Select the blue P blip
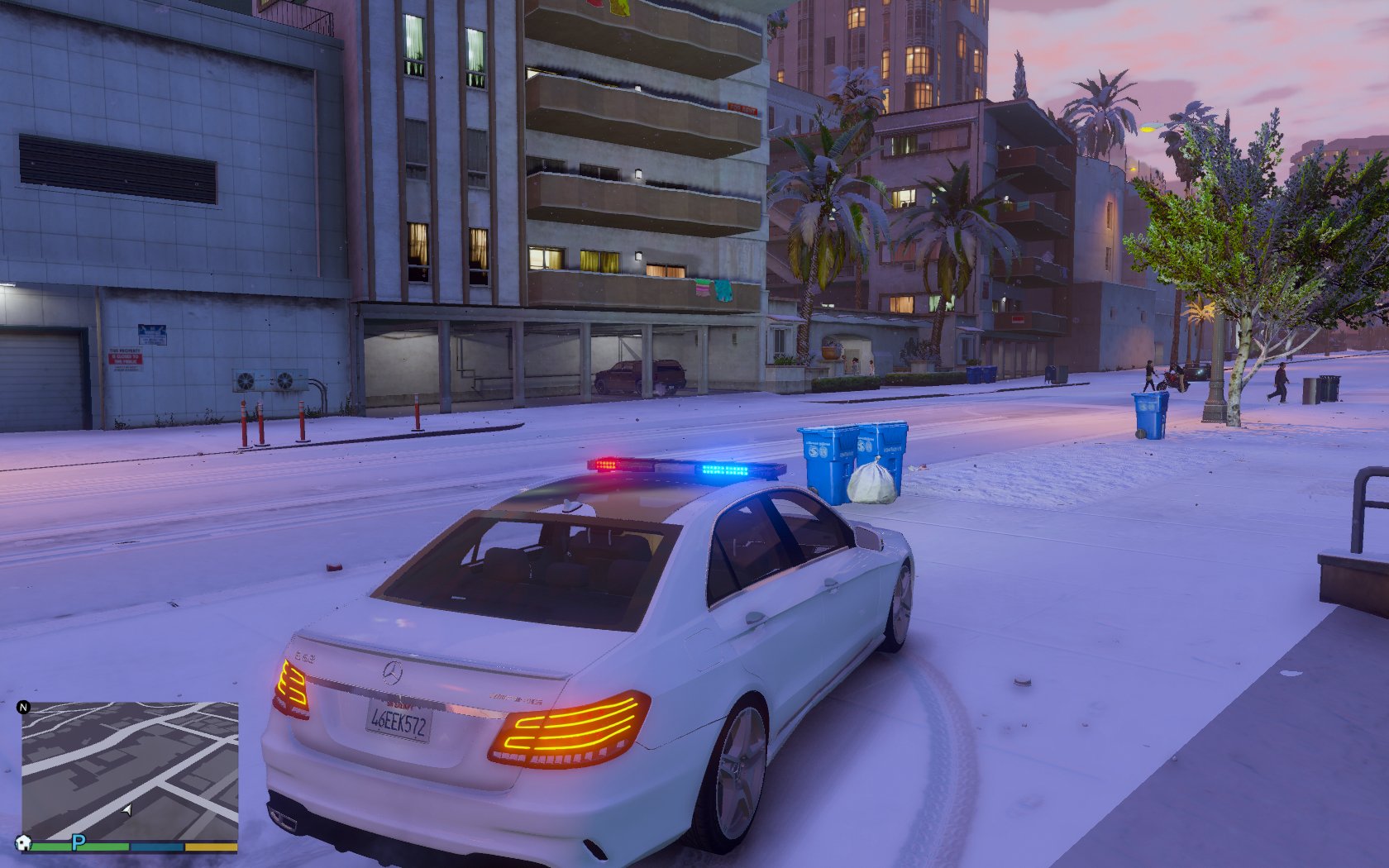The image size is (1389, 868). pyautogui.click(x=79, y=842)
